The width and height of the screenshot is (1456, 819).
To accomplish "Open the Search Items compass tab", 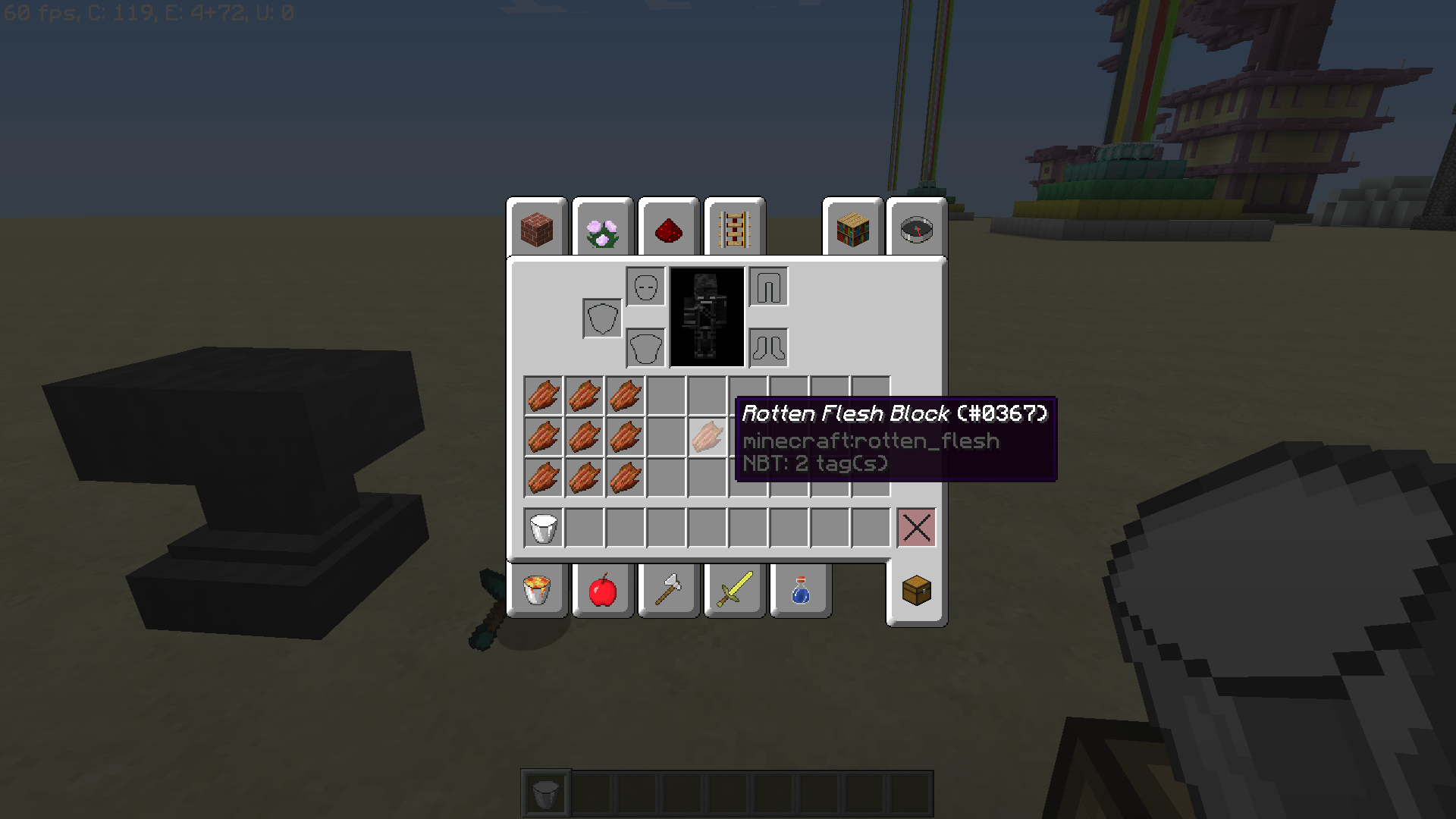I will click(x=916, y=229).
